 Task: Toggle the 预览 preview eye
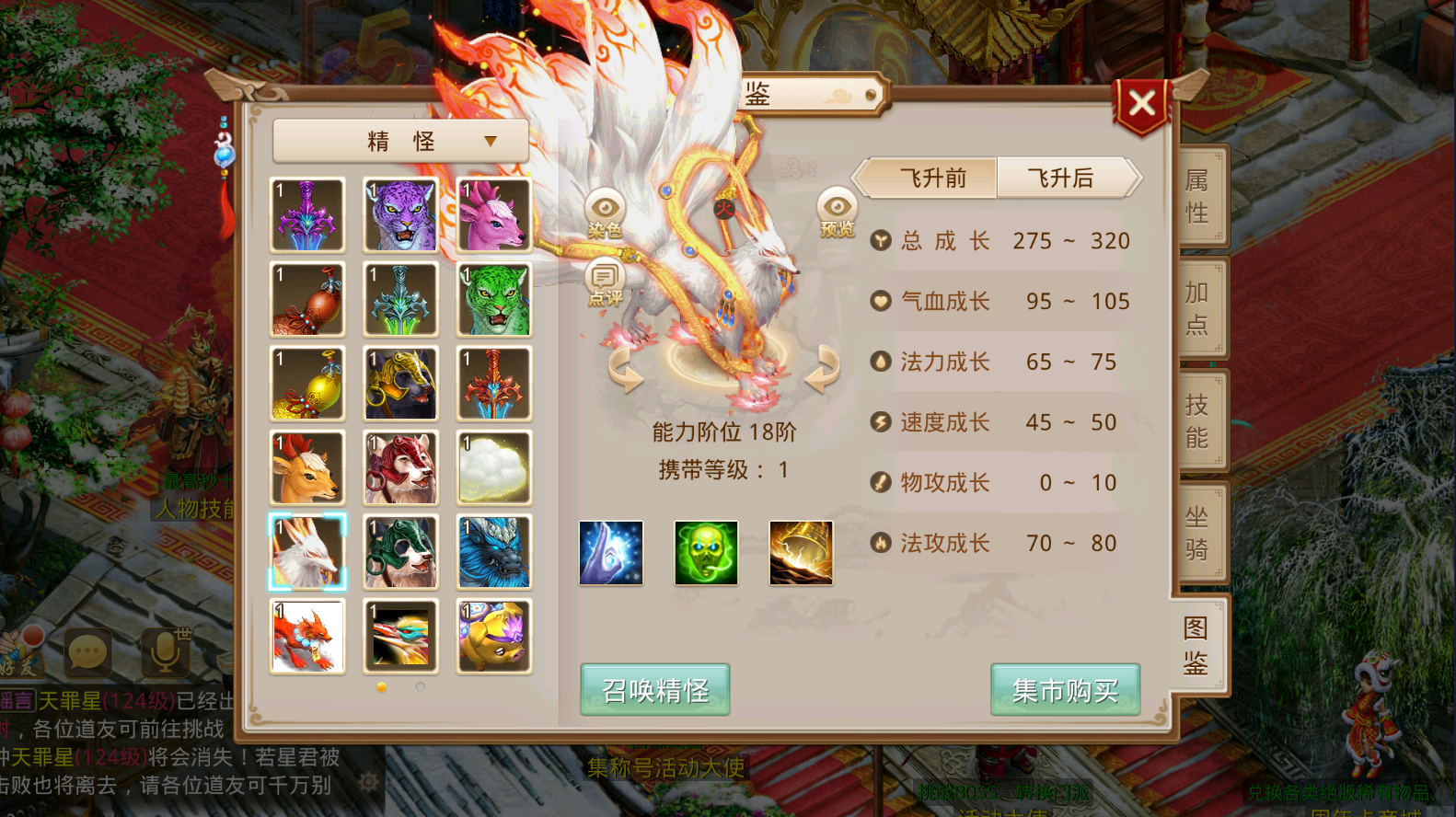coord(836,207)
